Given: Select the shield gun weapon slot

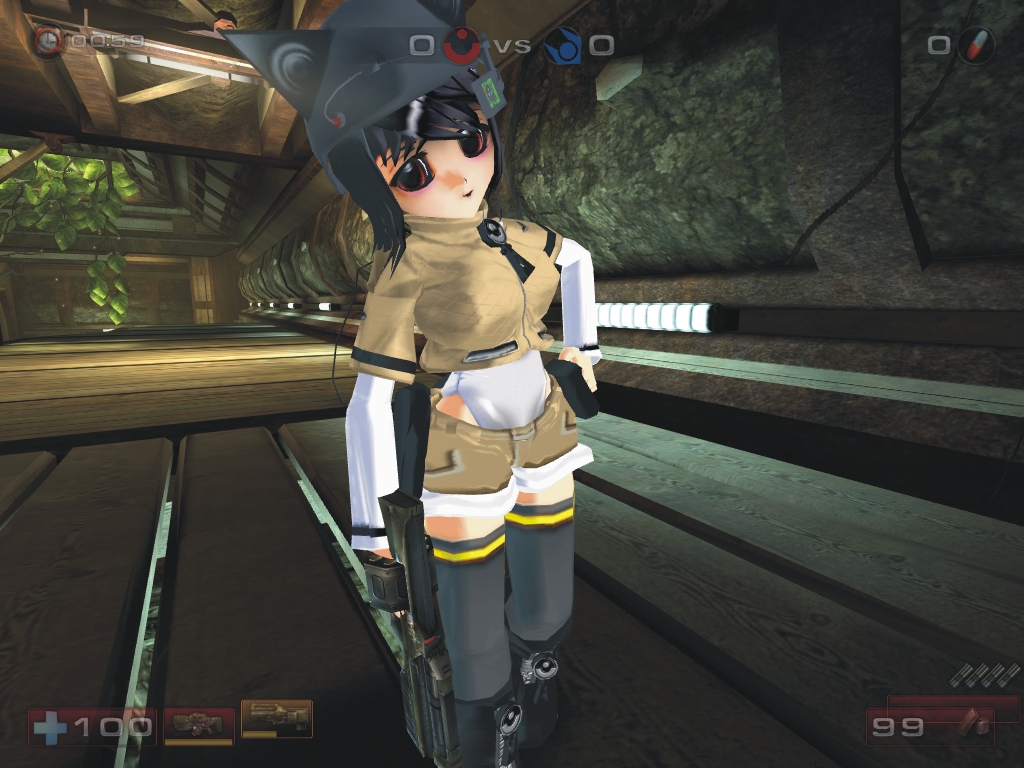Looking at the screenshot, I should [x=198, y=724].
